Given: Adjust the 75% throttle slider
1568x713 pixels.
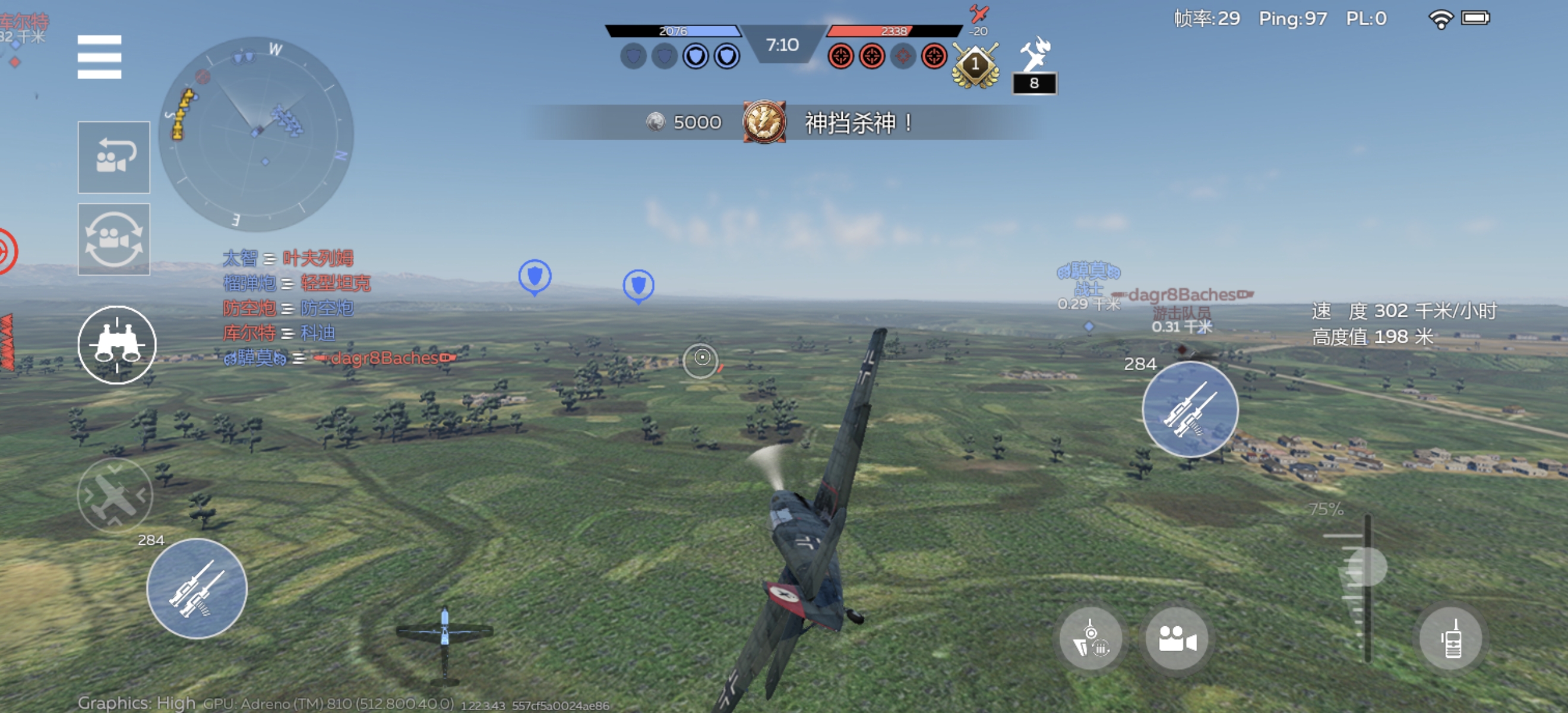Looking at the screenshot, I should click(x=1367, y=567).
